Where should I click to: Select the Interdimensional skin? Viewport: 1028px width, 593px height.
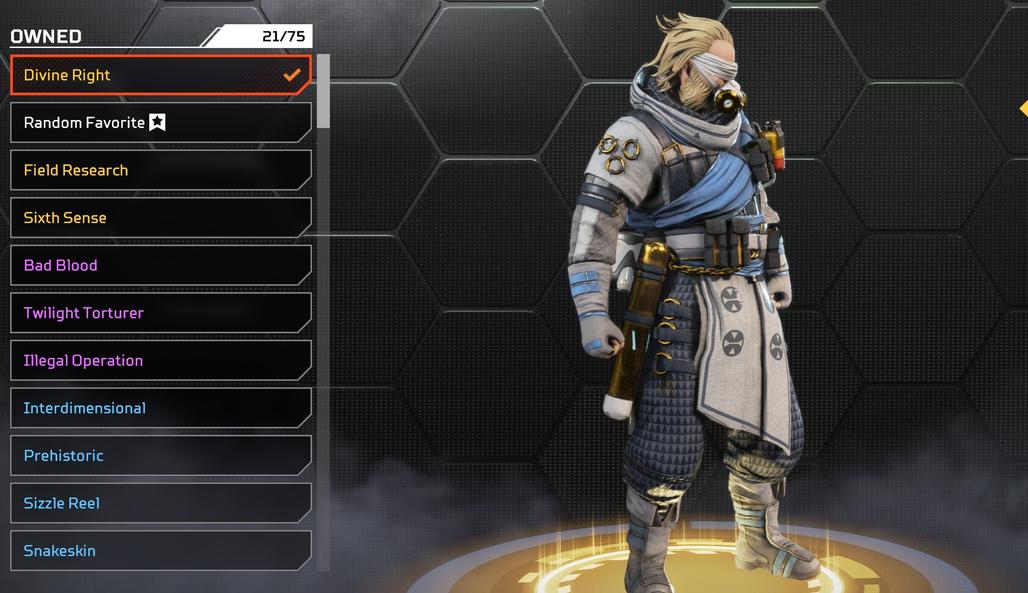pos(160,408)
